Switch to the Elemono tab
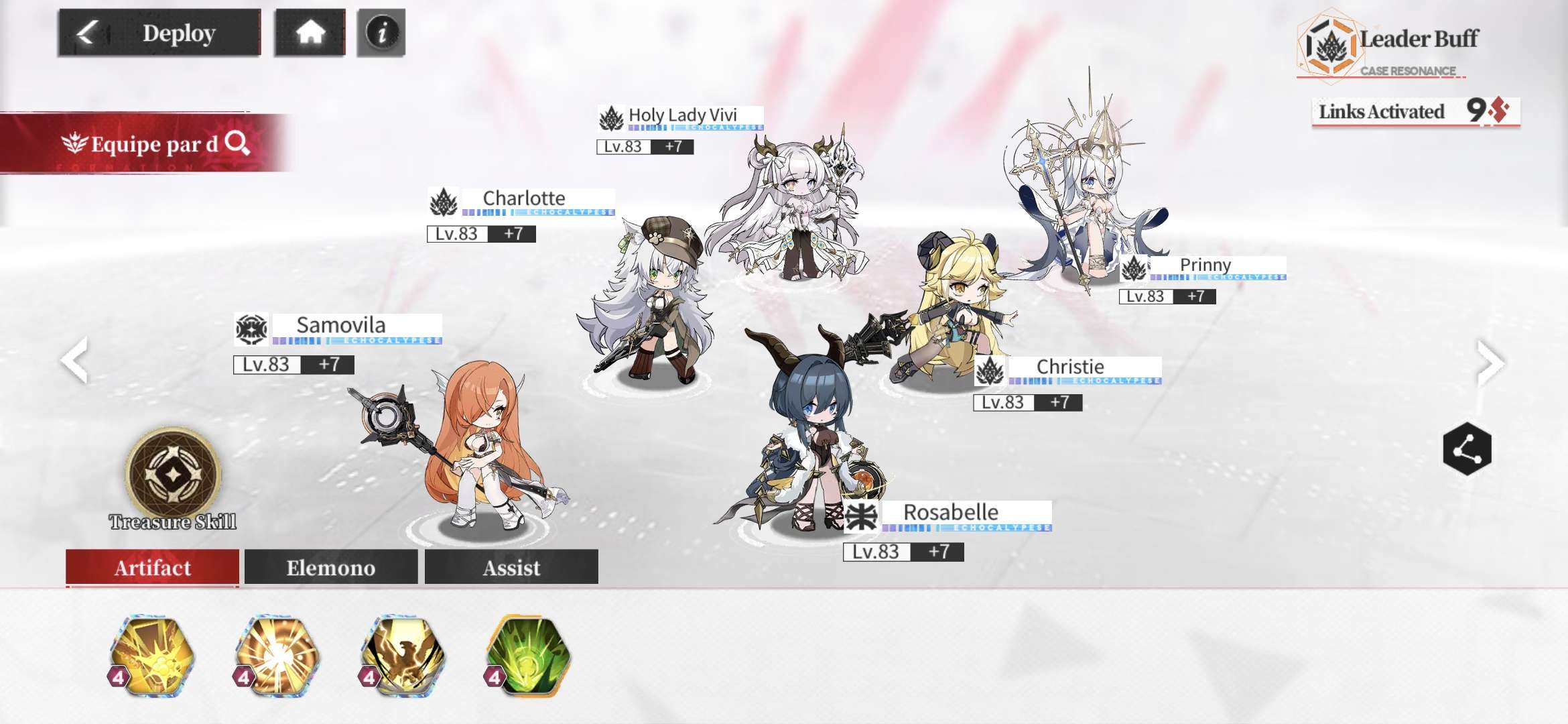 tap(331, 568)
